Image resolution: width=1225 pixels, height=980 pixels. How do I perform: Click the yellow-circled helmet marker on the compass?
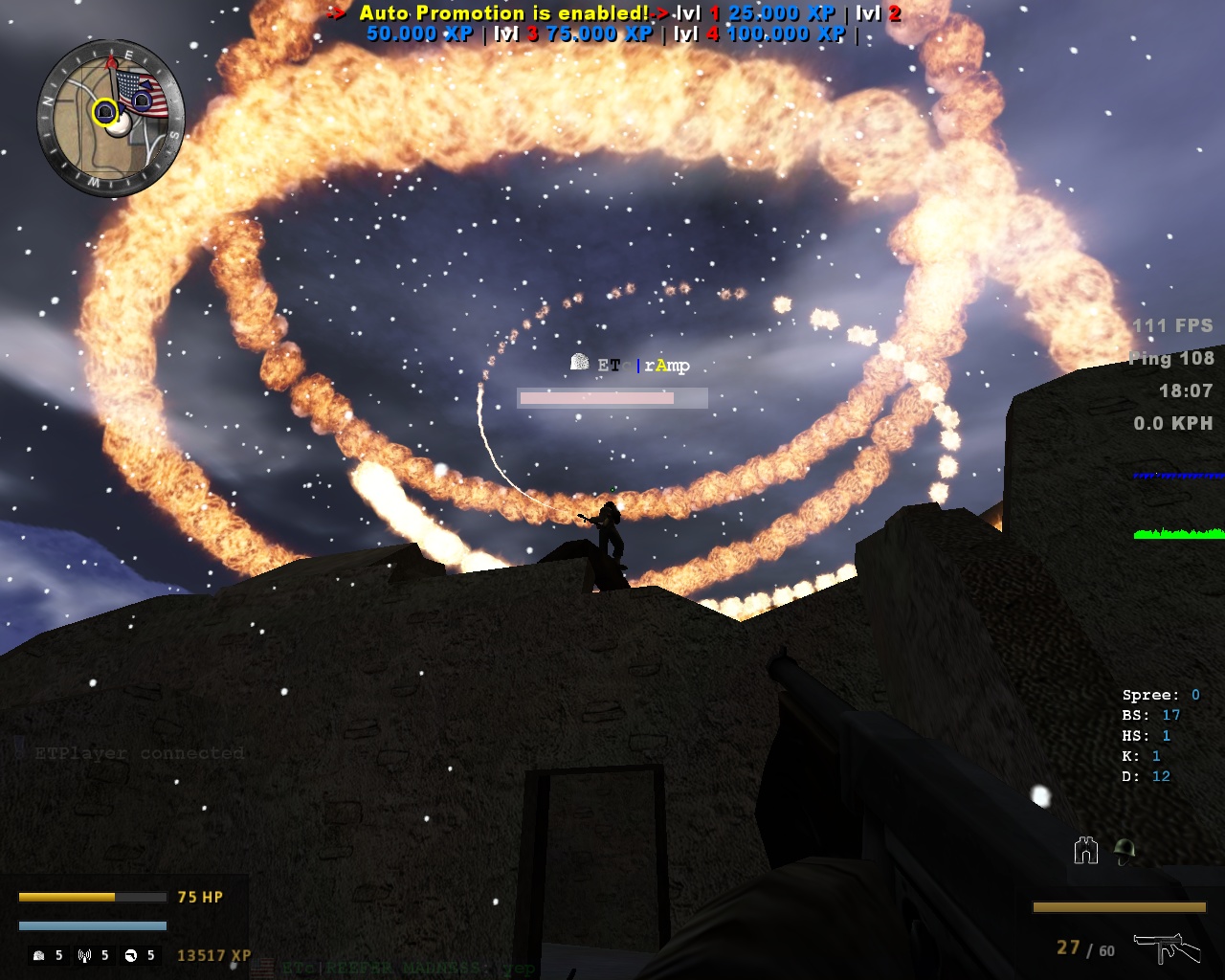[x=104, y=113]
